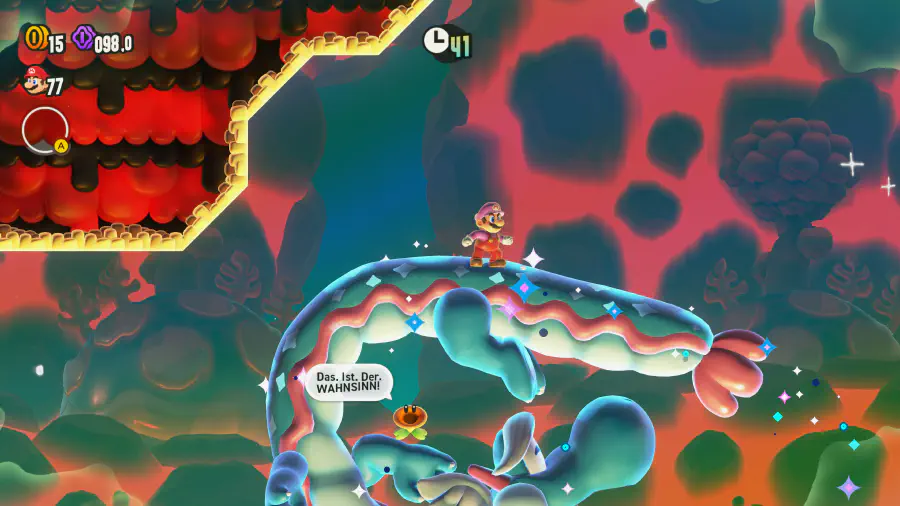Click the circular badge action gauge
Screen dimensions: 900x506
pos(45,130)
